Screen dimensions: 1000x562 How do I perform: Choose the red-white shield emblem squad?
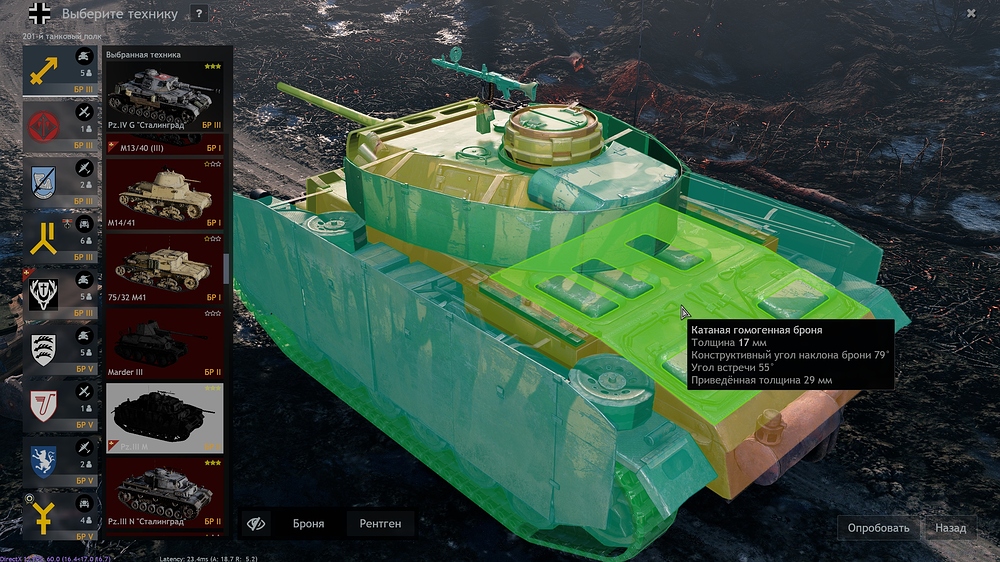[x=45, y=405]
